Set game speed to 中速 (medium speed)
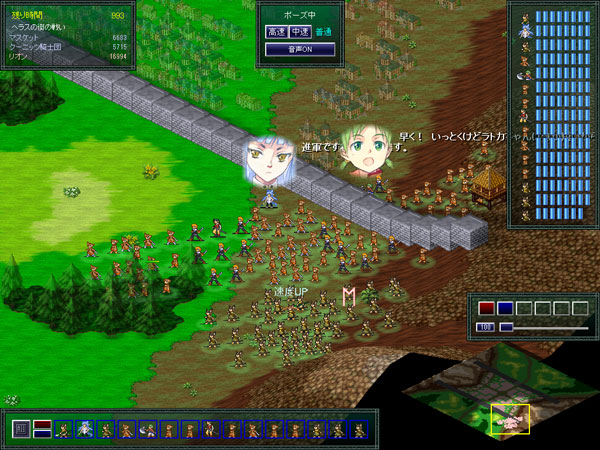600x450 pixels. coord(301,32)
